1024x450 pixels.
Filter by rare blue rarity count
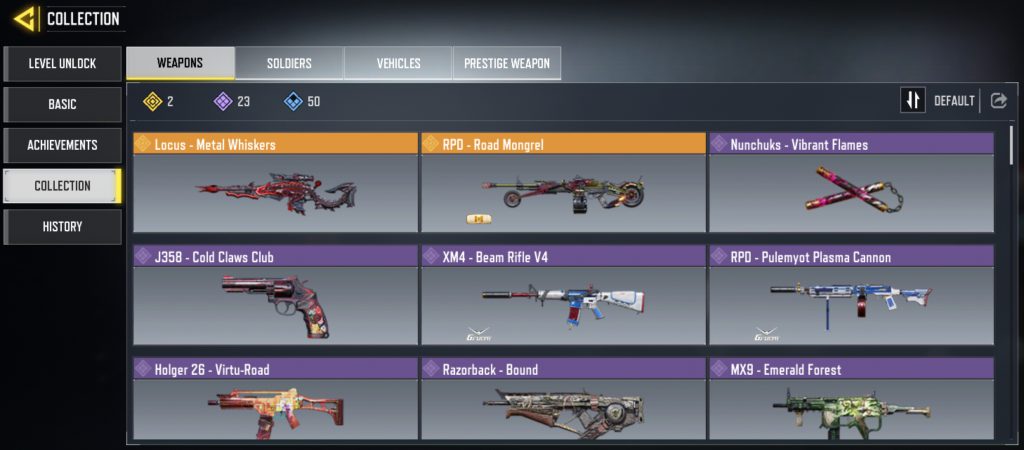click(x=302, y=101)
